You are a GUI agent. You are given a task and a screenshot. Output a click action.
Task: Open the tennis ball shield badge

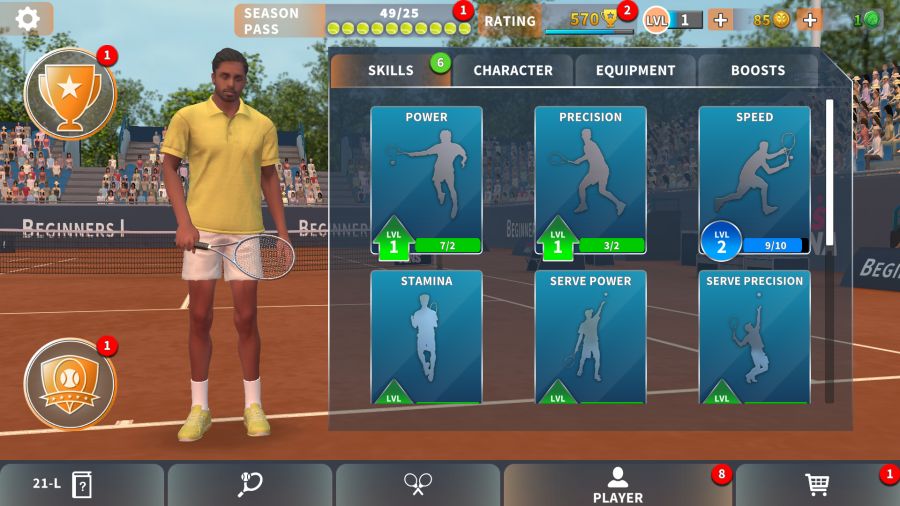coord(69,383)
